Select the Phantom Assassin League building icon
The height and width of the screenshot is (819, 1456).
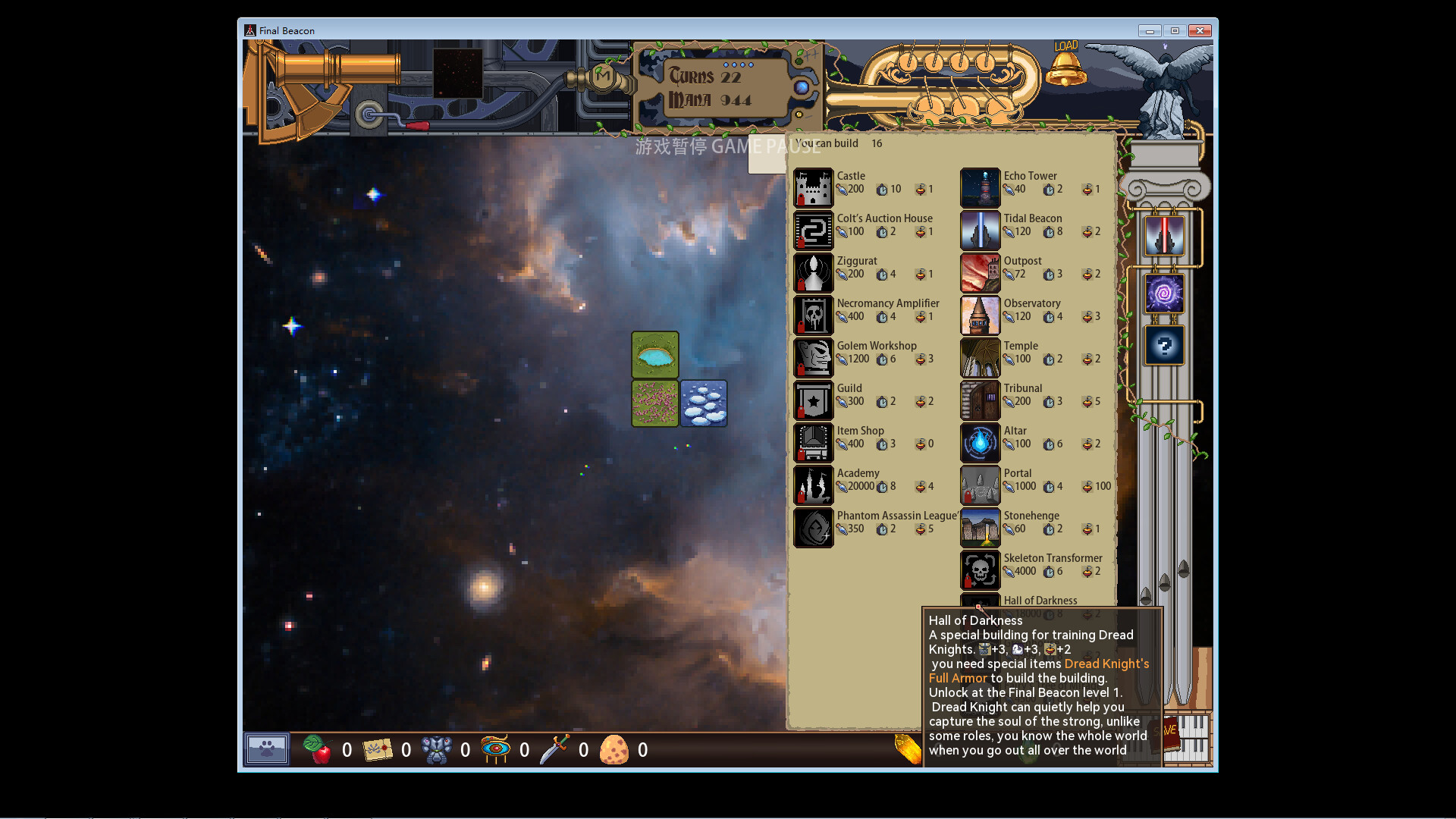point(813,528)
